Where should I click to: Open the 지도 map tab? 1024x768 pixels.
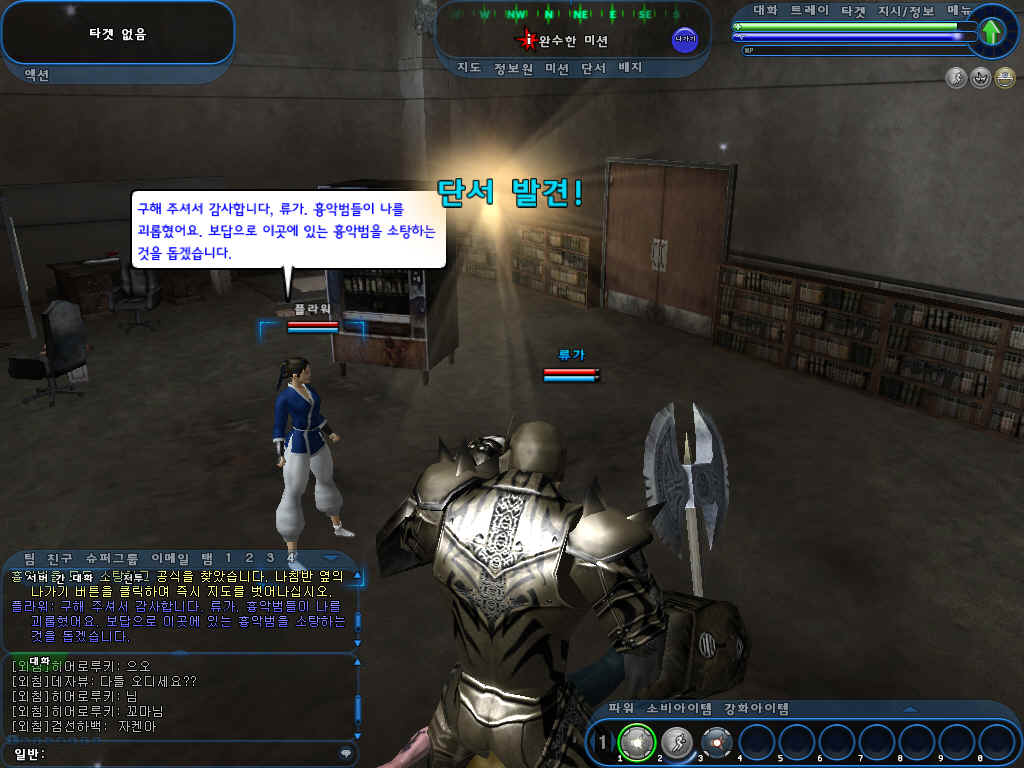tap(469, 68)
